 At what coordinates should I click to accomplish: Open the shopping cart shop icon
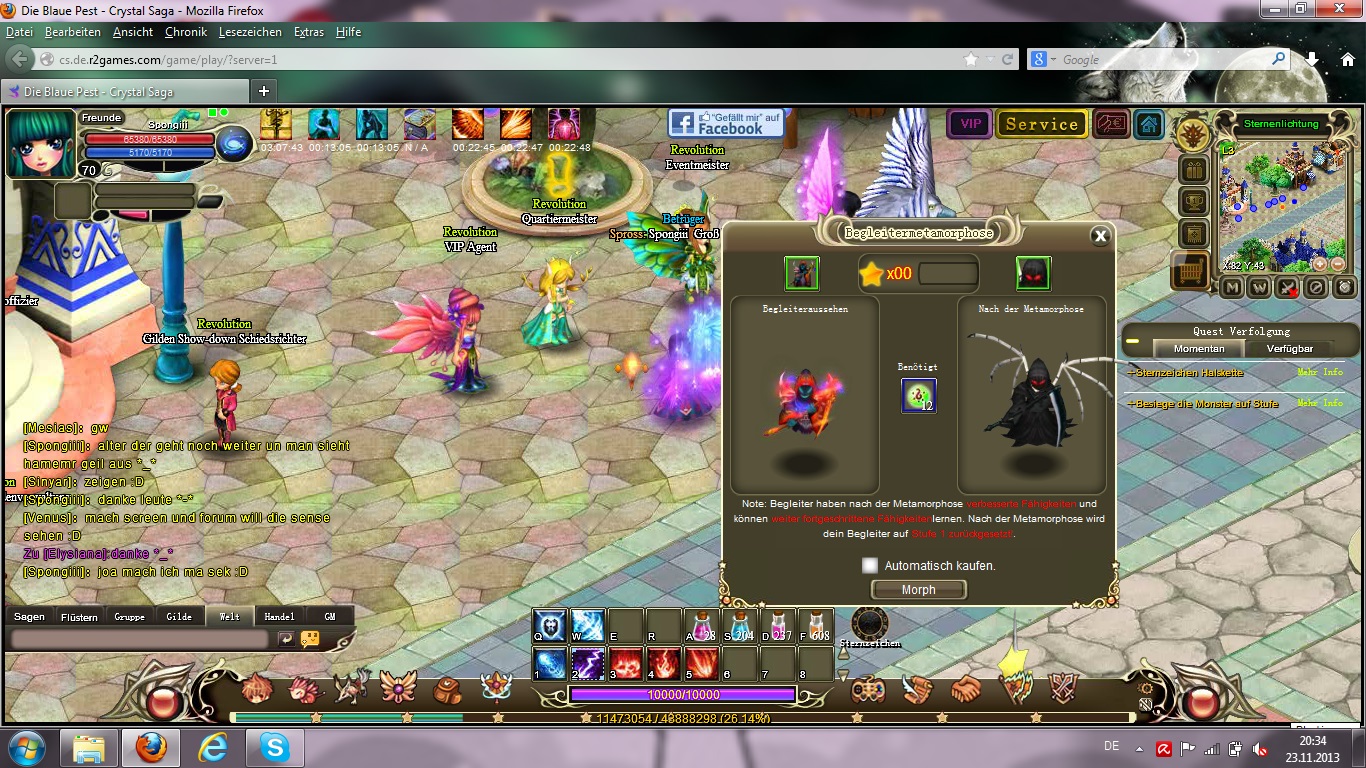pos(1192,268)
